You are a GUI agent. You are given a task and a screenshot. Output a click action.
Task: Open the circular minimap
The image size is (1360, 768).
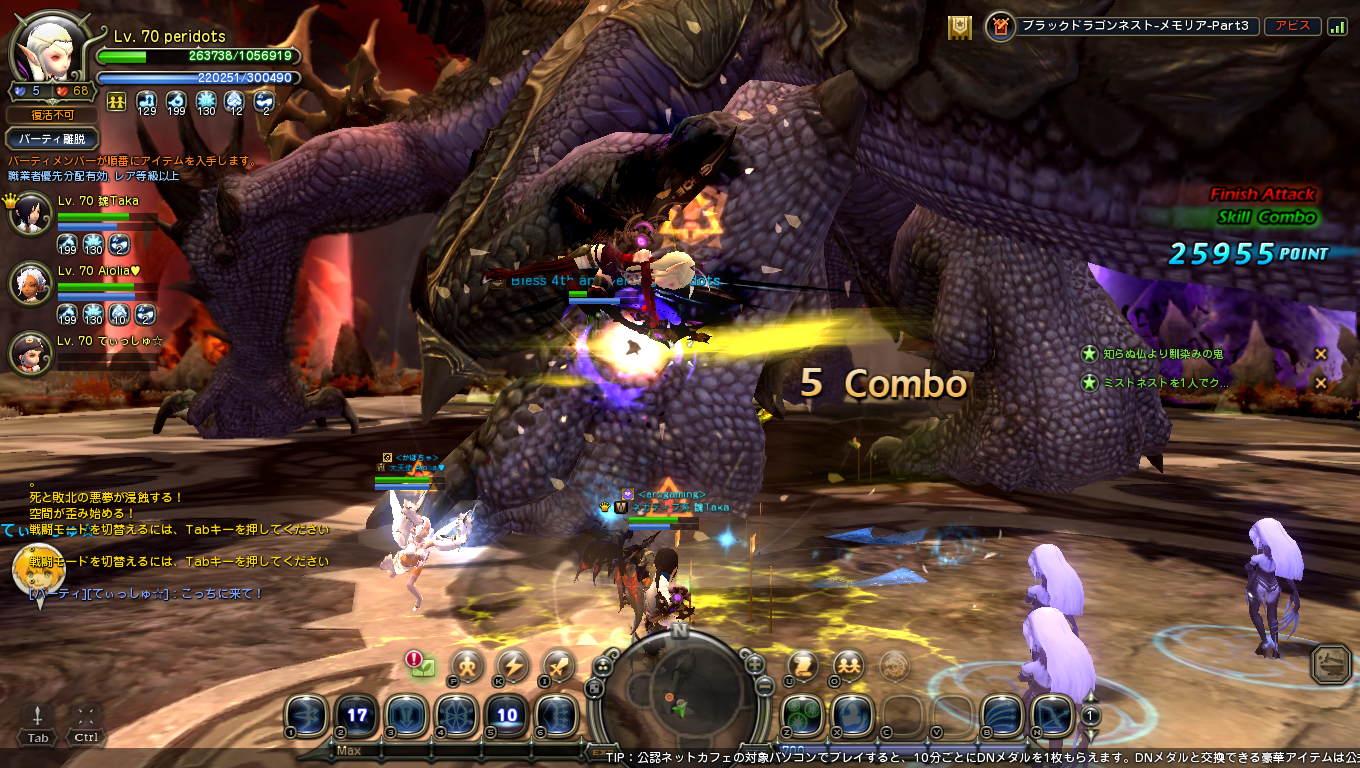pyautogui.click(x=679, y=691)
